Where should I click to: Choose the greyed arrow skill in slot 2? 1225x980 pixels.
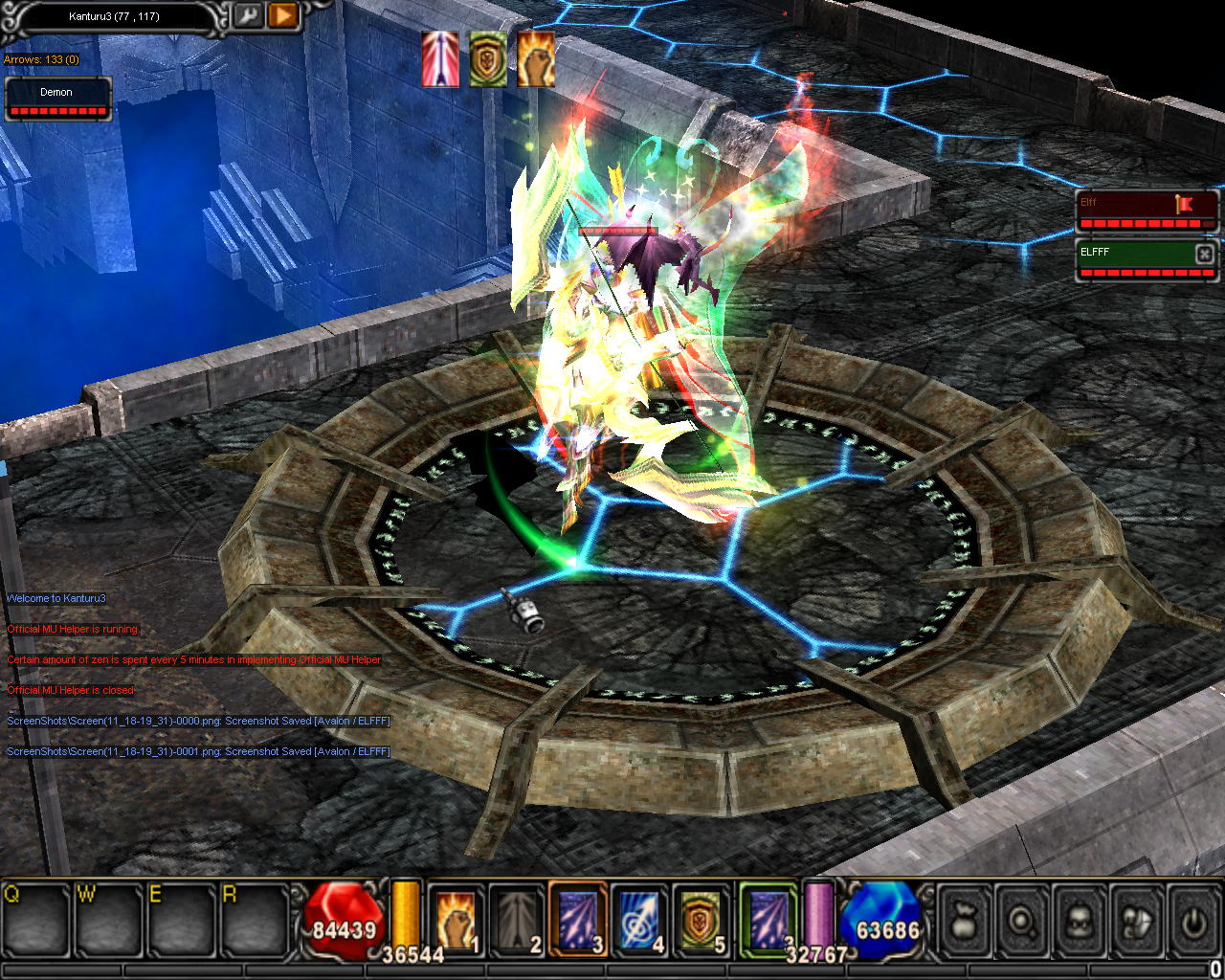tap(518, 921)
